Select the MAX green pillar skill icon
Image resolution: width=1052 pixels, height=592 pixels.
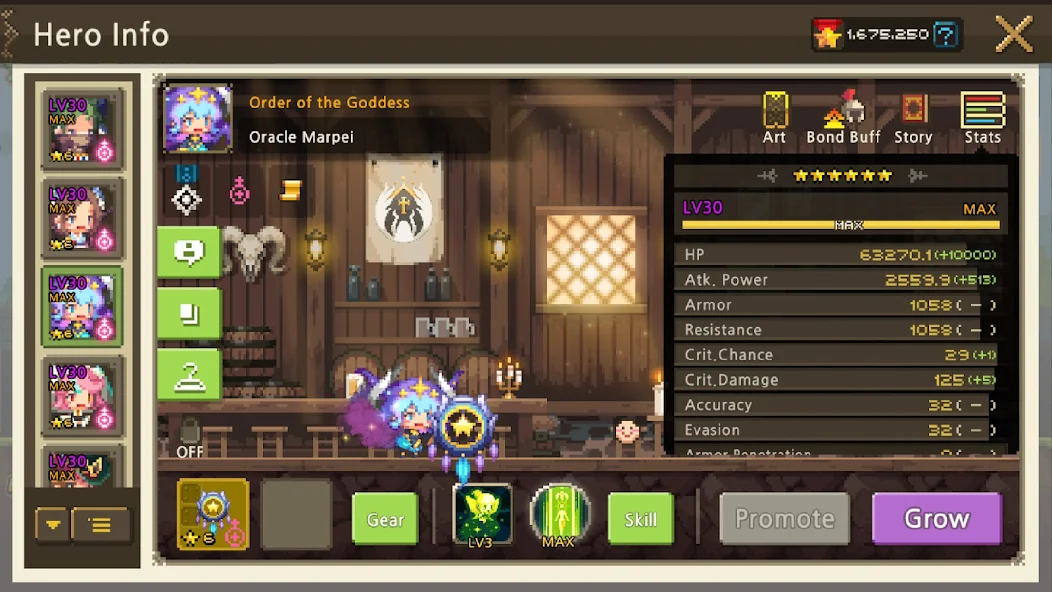point(559,514)
